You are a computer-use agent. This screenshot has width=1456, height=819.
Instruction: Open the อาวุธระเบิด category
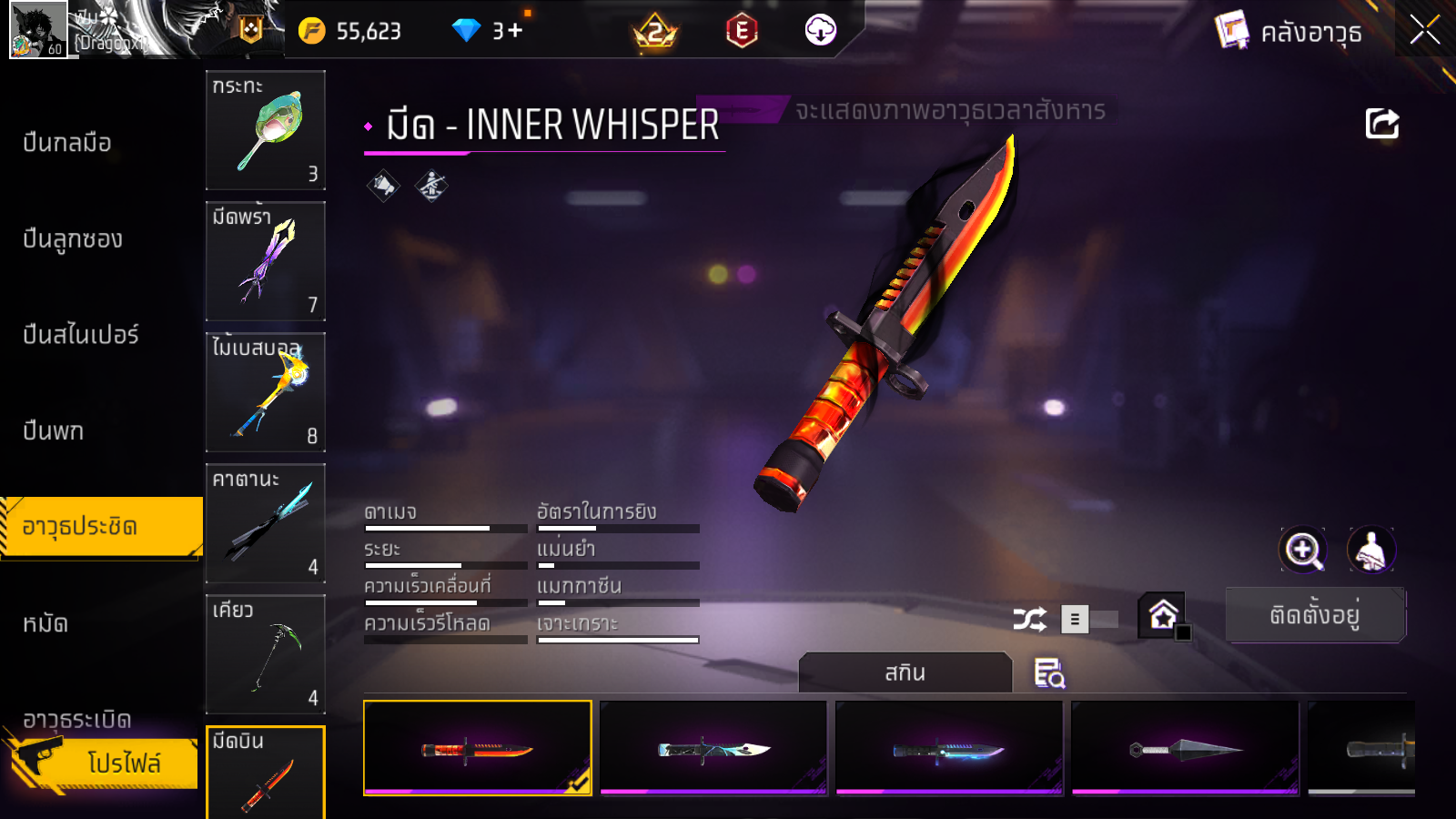click(x=77, y=719)
